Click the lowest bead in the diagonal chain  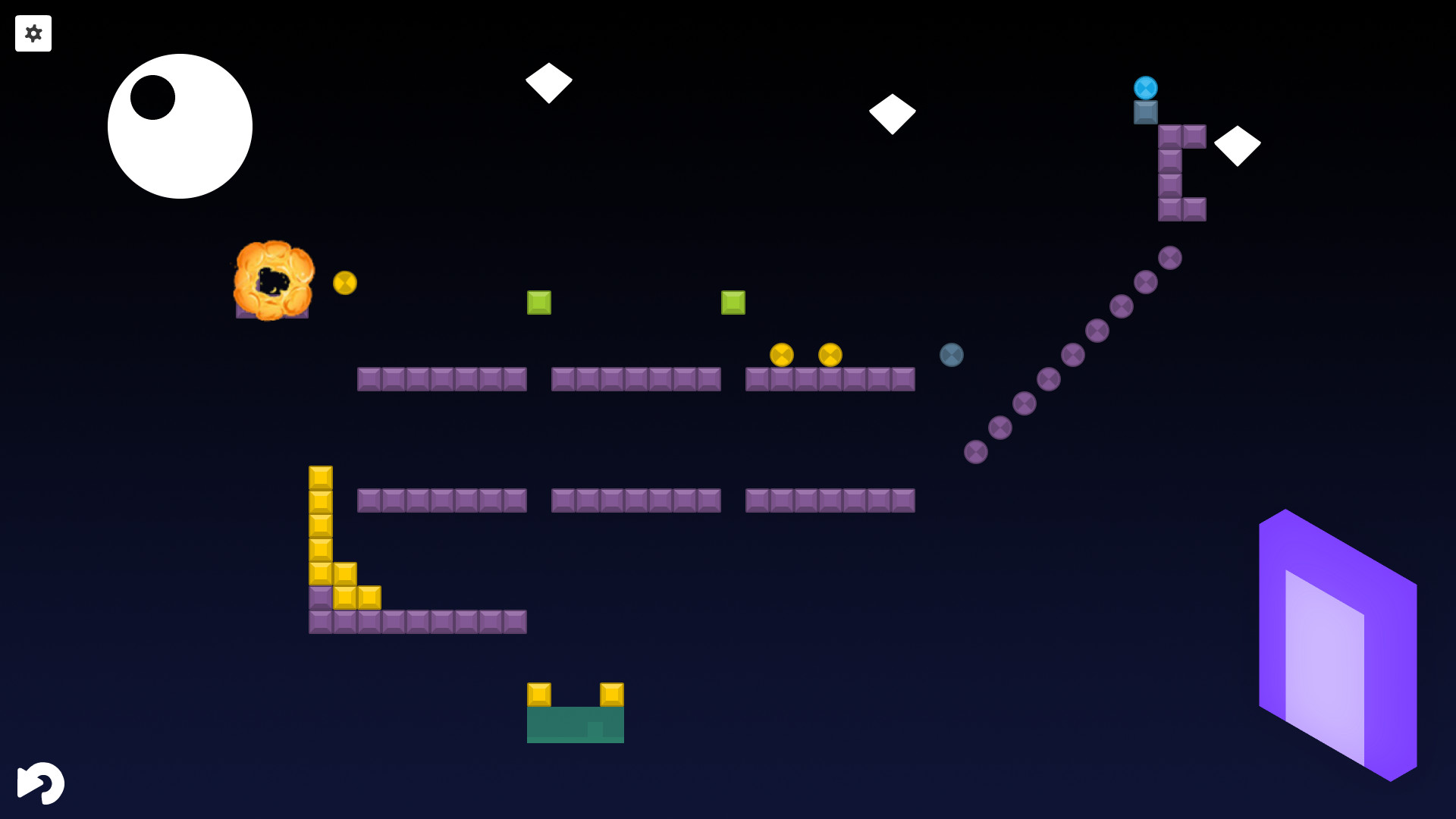pos(974,451)
